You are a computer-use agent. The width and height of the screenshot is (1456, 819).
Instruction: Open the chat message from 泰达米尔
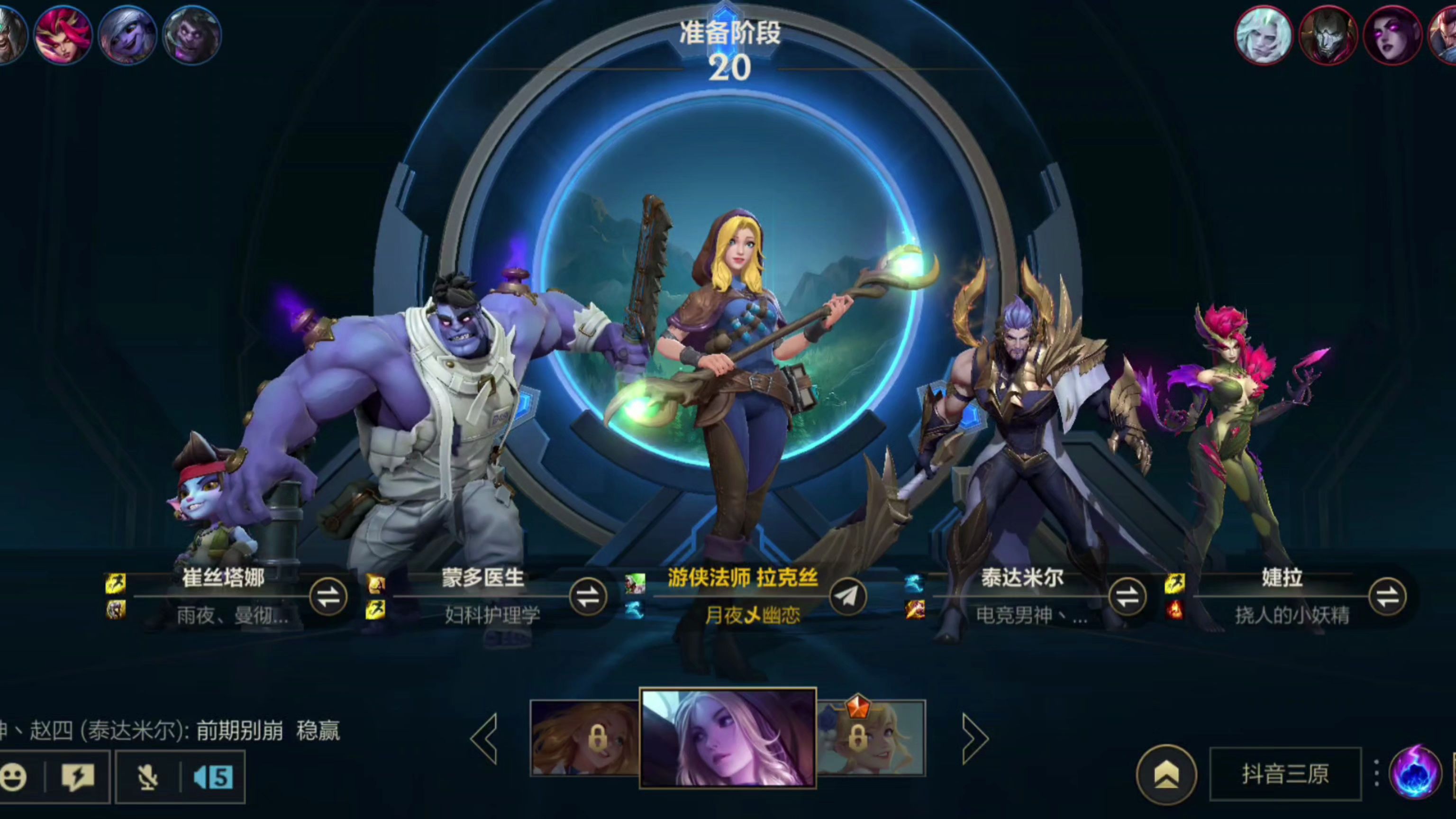click(170, 731)
